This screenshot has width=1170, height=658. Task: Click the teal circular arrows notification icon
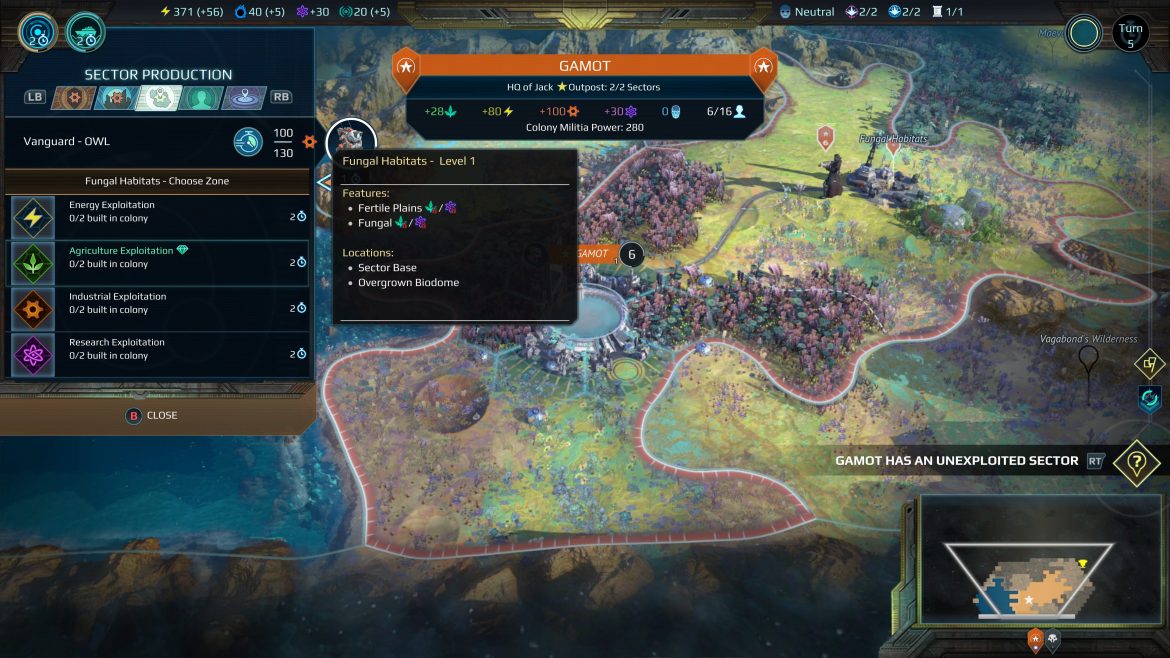[x=1150, y=399]
